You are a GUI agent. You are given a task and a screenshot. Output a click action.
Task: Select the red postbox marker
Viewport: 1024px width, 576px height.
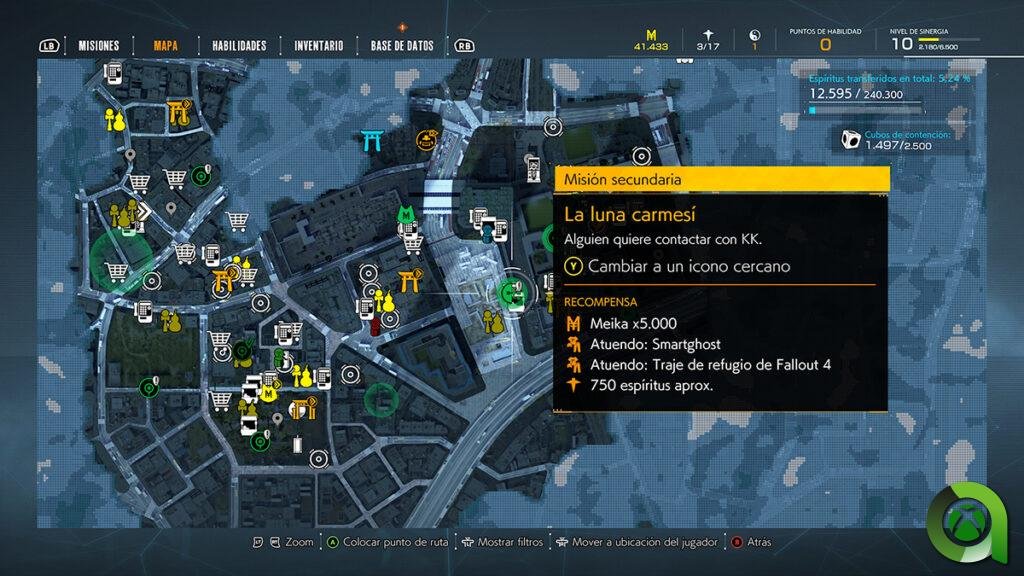(376, 325)
